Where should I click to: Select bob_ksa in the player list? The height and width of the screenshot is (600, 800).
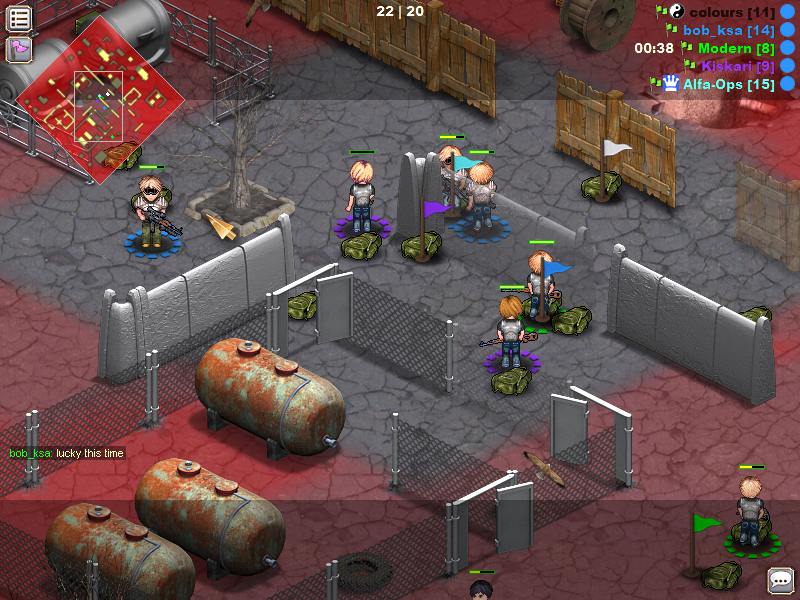(727, 30)
